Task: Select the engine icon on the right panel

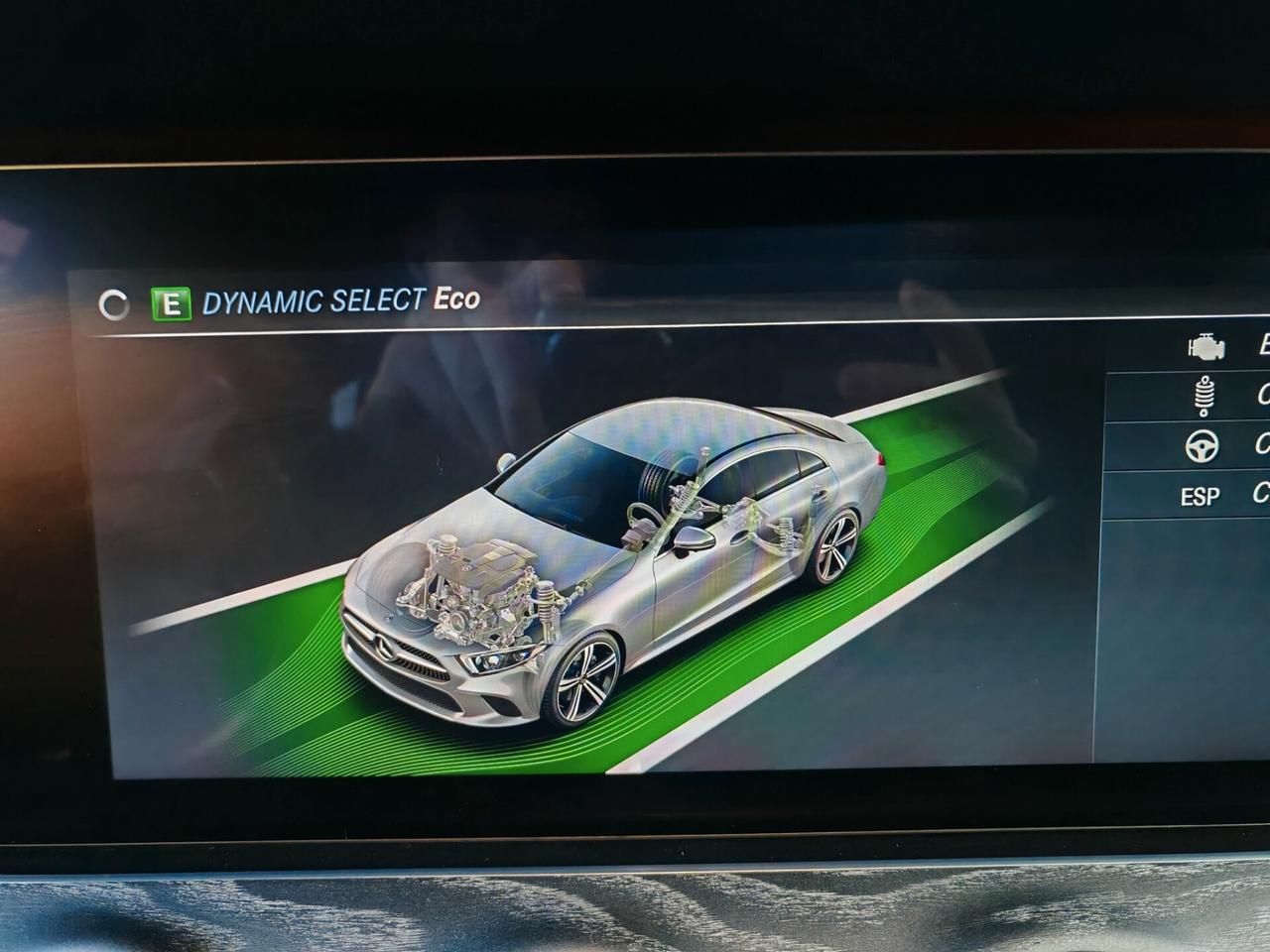Action: pyautogui.click(x=1204, y=346)
